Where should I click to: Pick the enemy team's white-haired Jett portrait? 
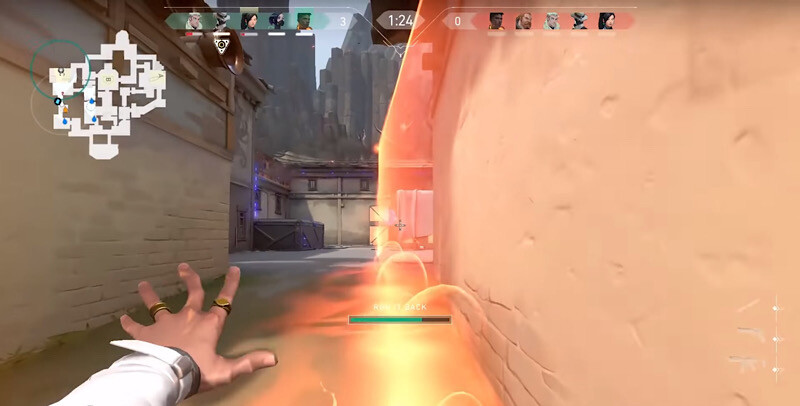pos(552,21)
